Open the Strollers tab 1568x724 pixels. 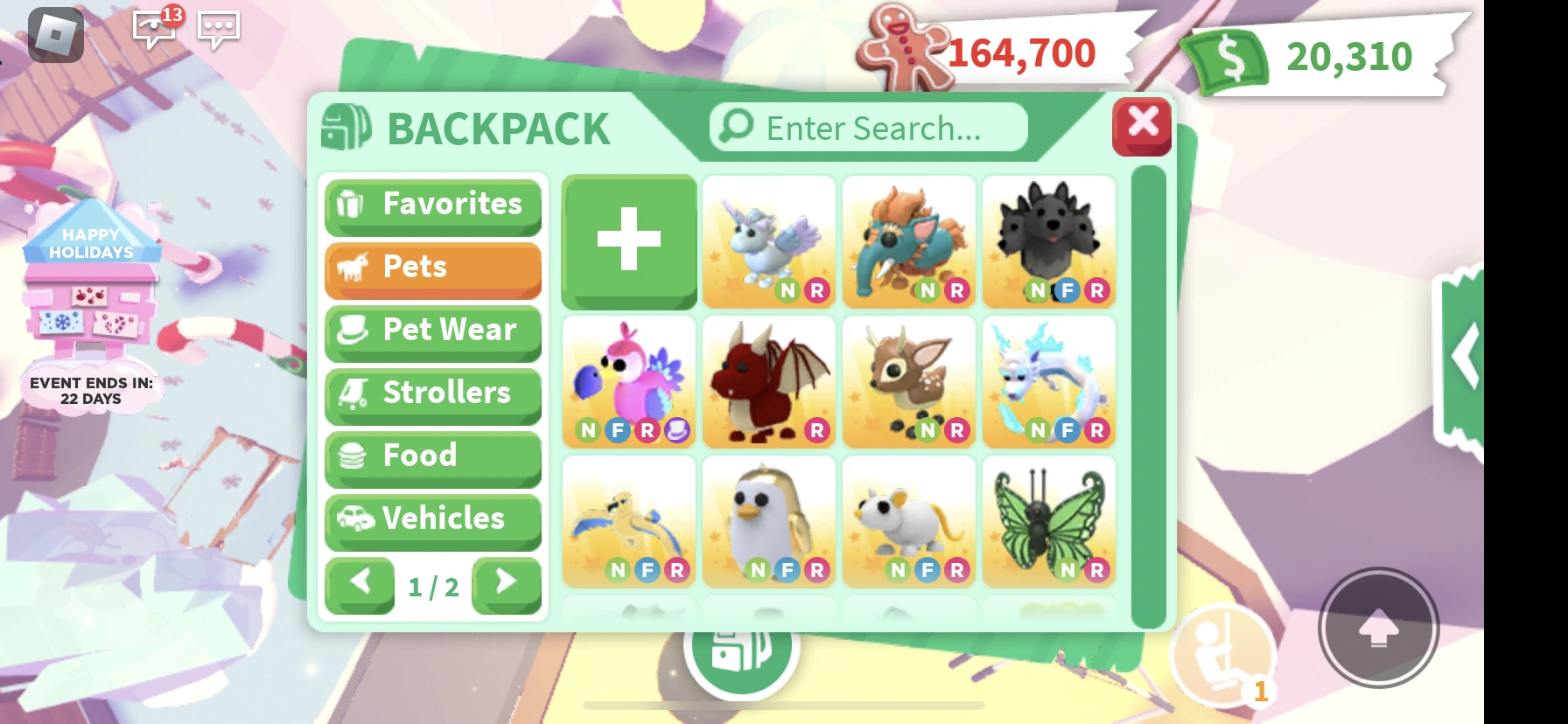432,393
